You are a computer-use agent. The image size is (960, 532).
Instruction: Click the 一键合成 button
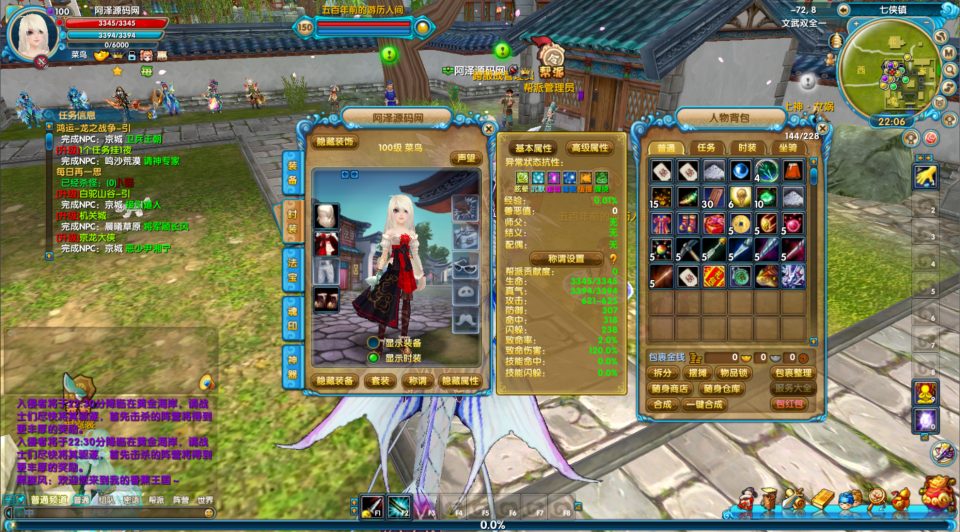click(x=707, y=404)
